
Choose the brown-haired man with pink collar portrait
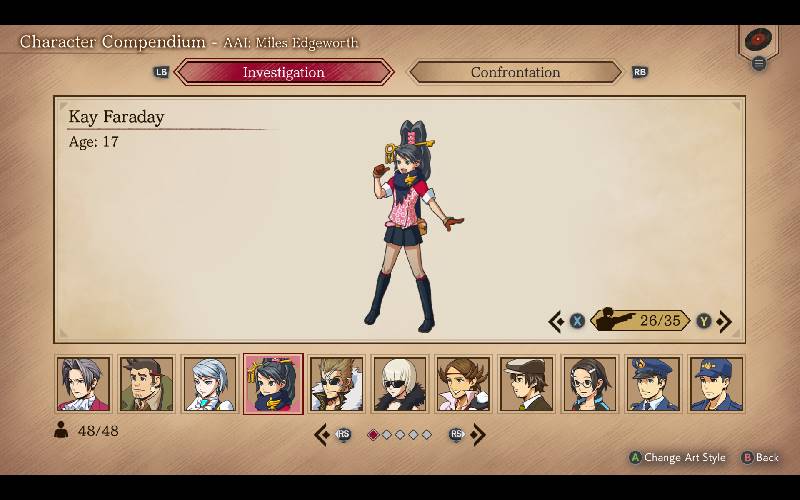tap(463, 384)
